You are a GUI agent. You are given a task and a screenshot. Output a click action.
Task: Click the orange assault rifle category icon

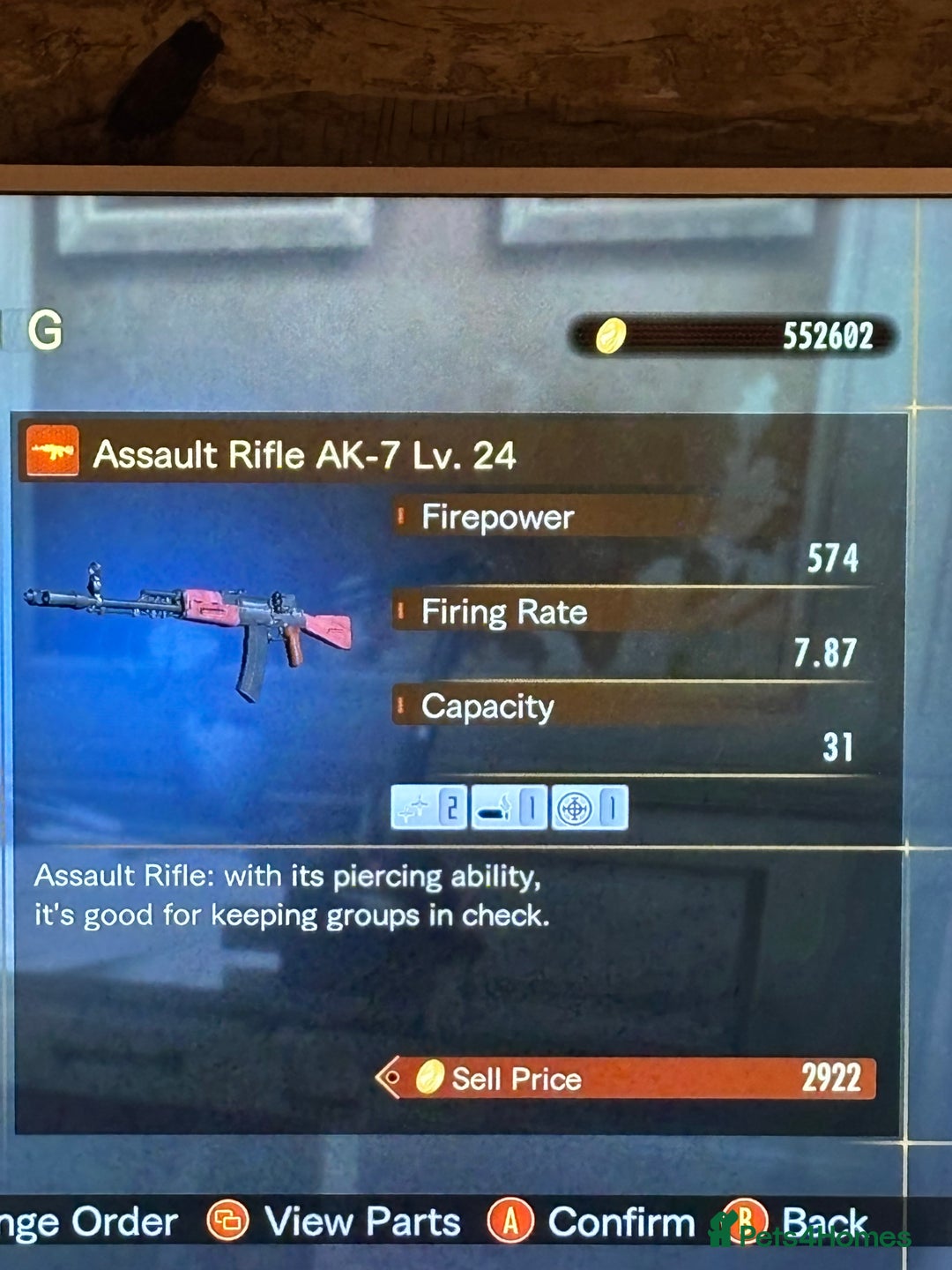coord(52,451)
